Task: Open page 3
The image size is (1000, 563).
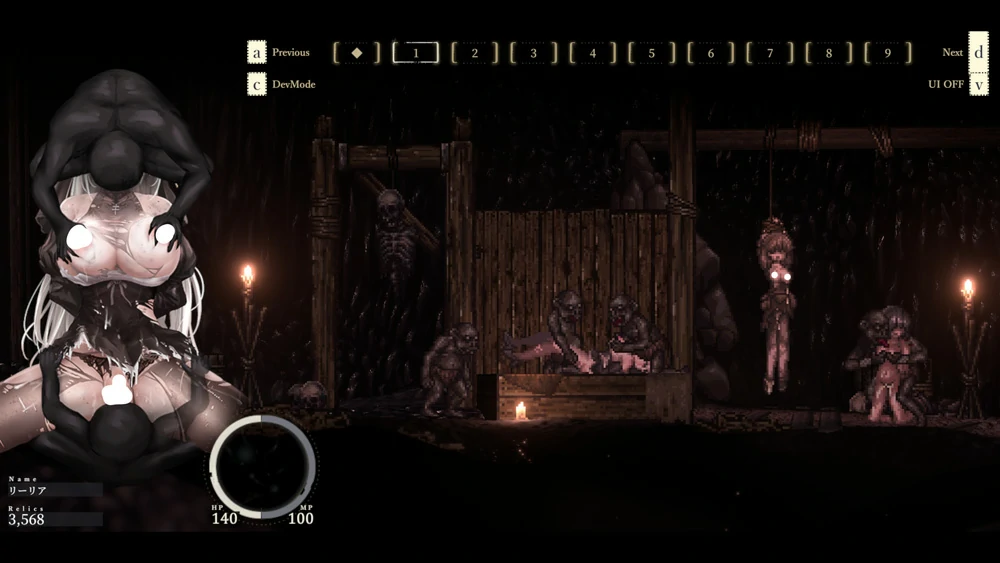Action: (x=534, y=53)
